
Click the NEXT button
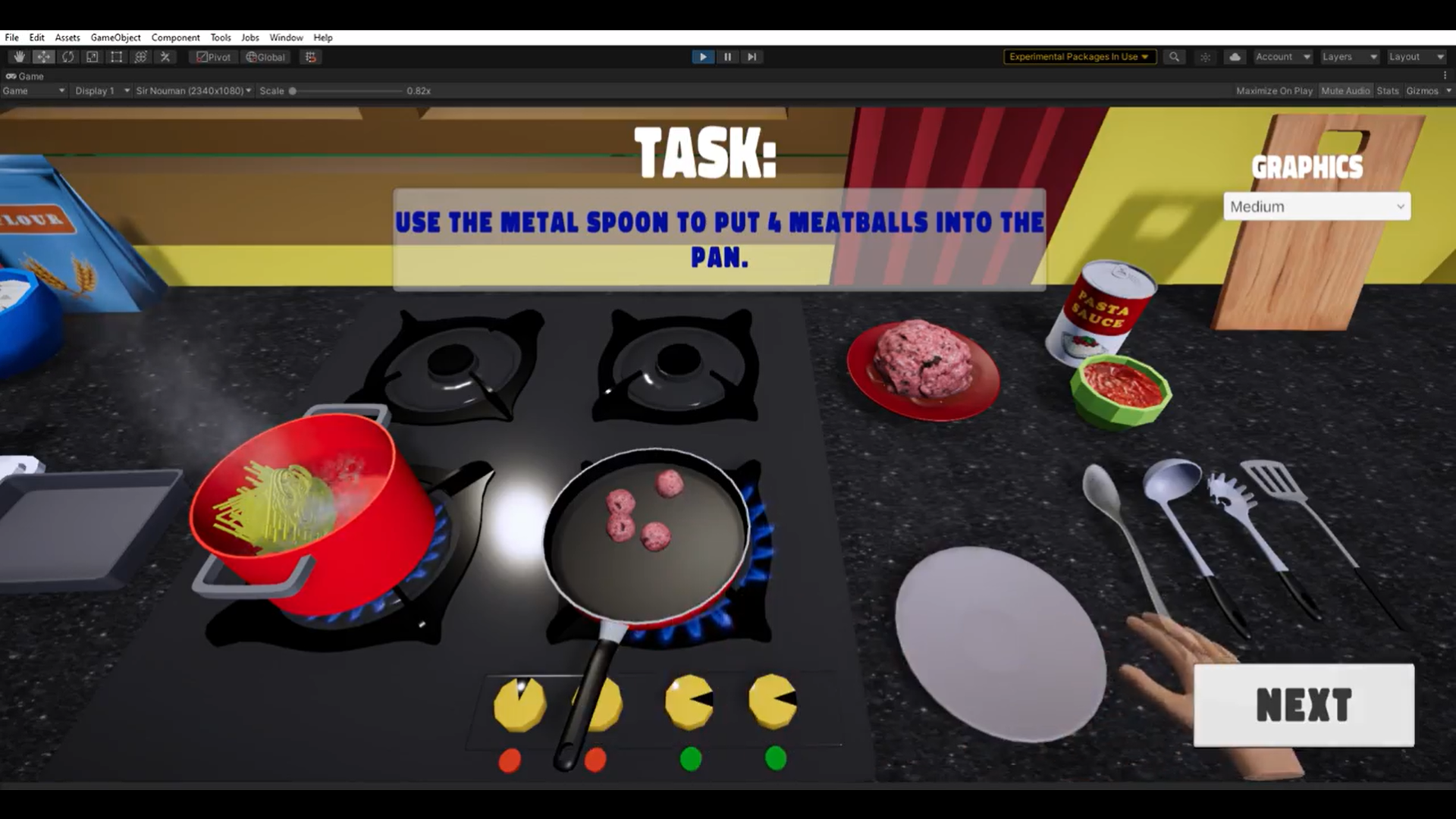click(x=1304, y=705)
